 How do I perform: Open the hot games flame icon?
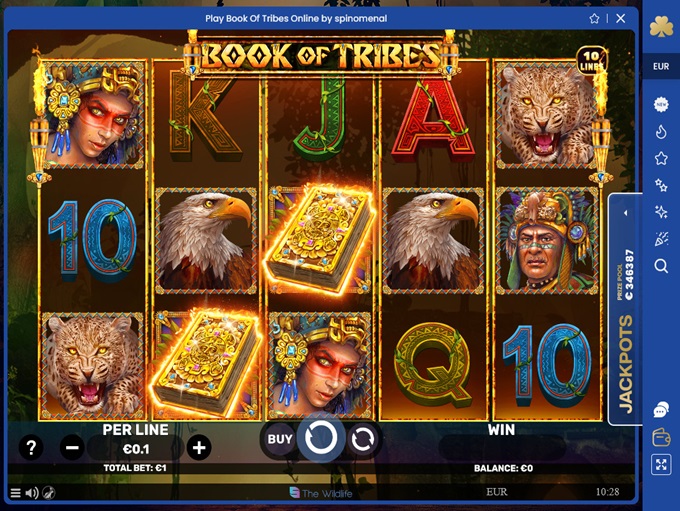point(661,131)
